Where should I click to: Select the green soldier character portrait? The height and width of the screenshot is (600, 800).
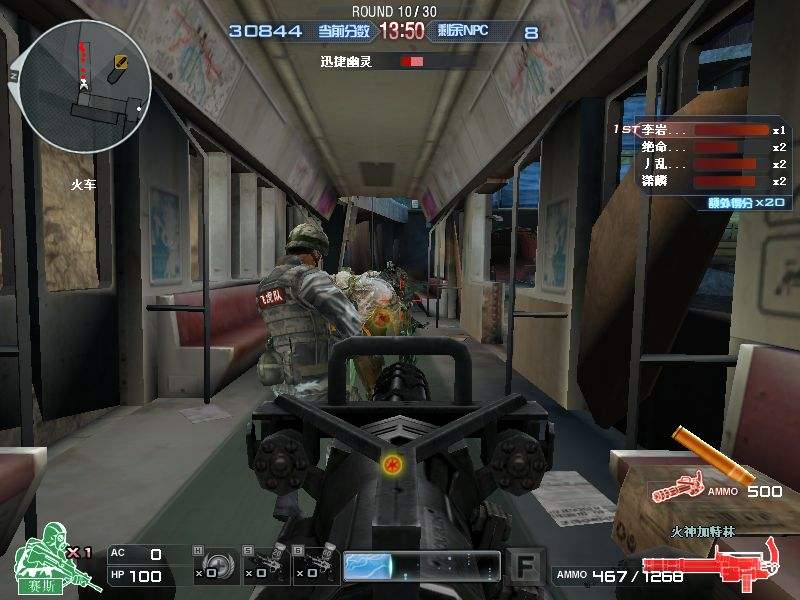pyautogui.click(x=42, y=564)
